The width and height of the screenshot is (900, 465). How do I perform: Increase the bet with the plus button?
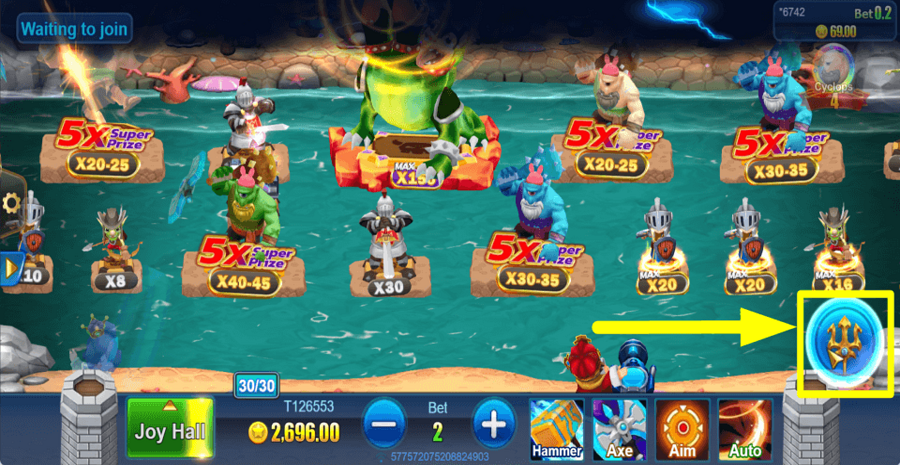(493, 425)
